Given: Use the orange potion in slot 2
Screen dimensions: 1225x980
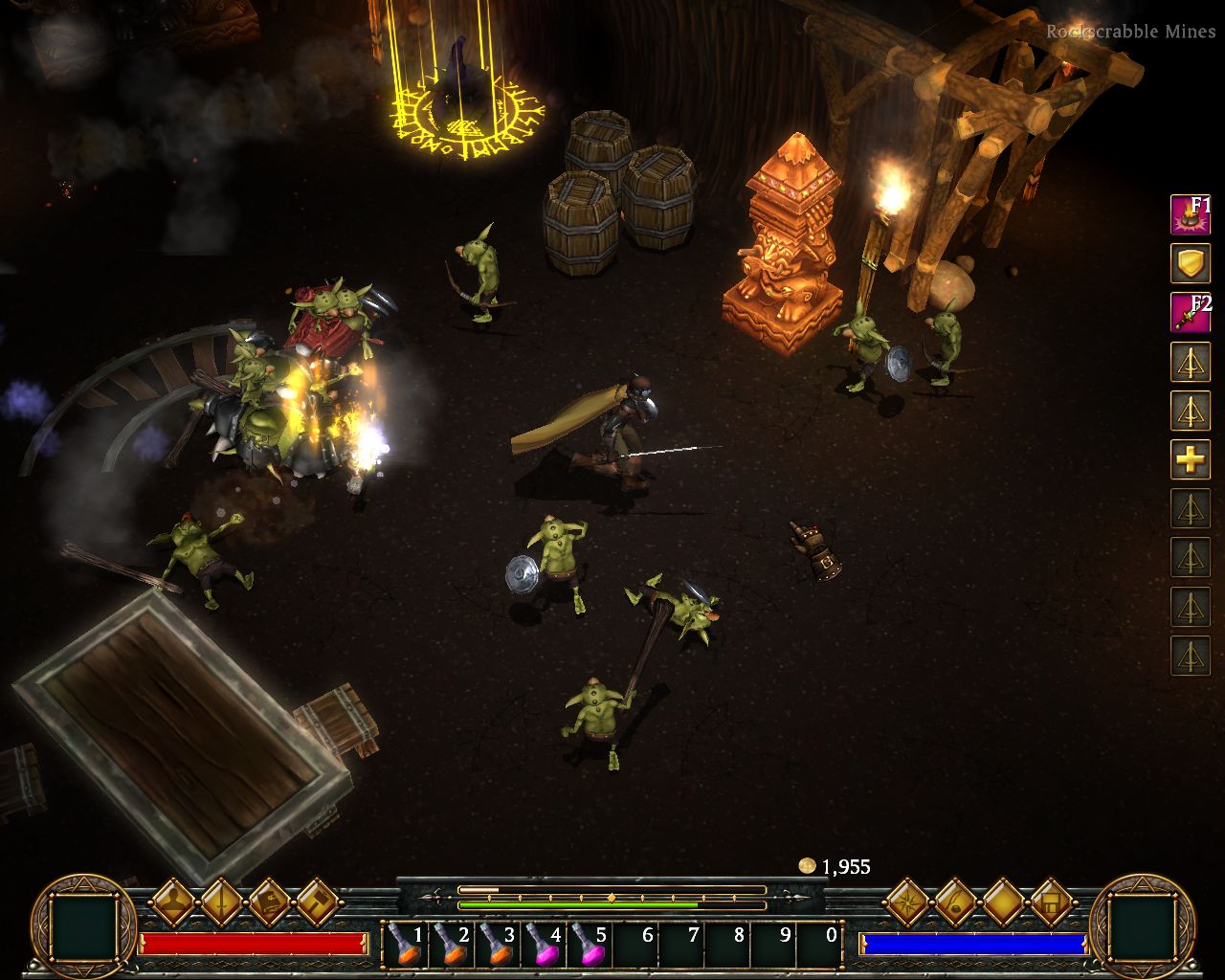Looking at the screenshot, I should tap(451, 945).
